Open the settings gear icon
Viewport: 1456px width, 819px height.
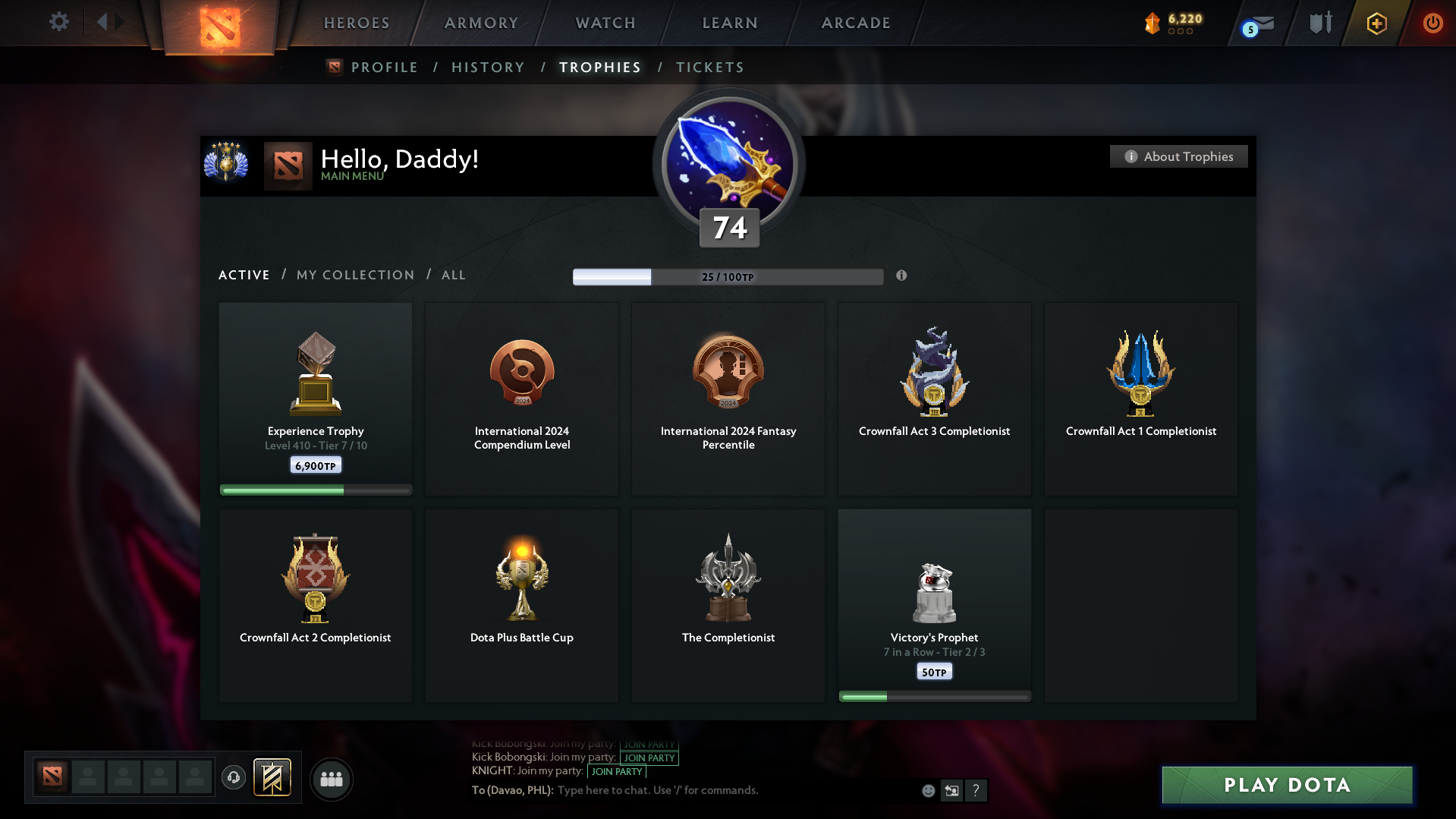point(59,22)
